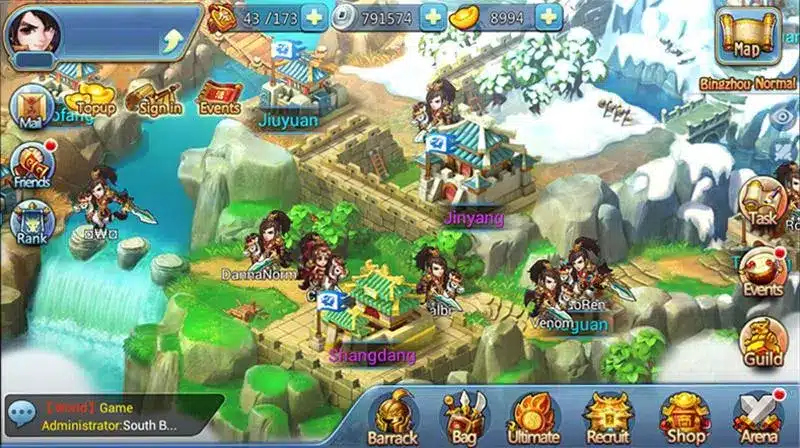Click the player avatar portrait
The height and width of the screenshot is (448, 800).
coord(32,32)
